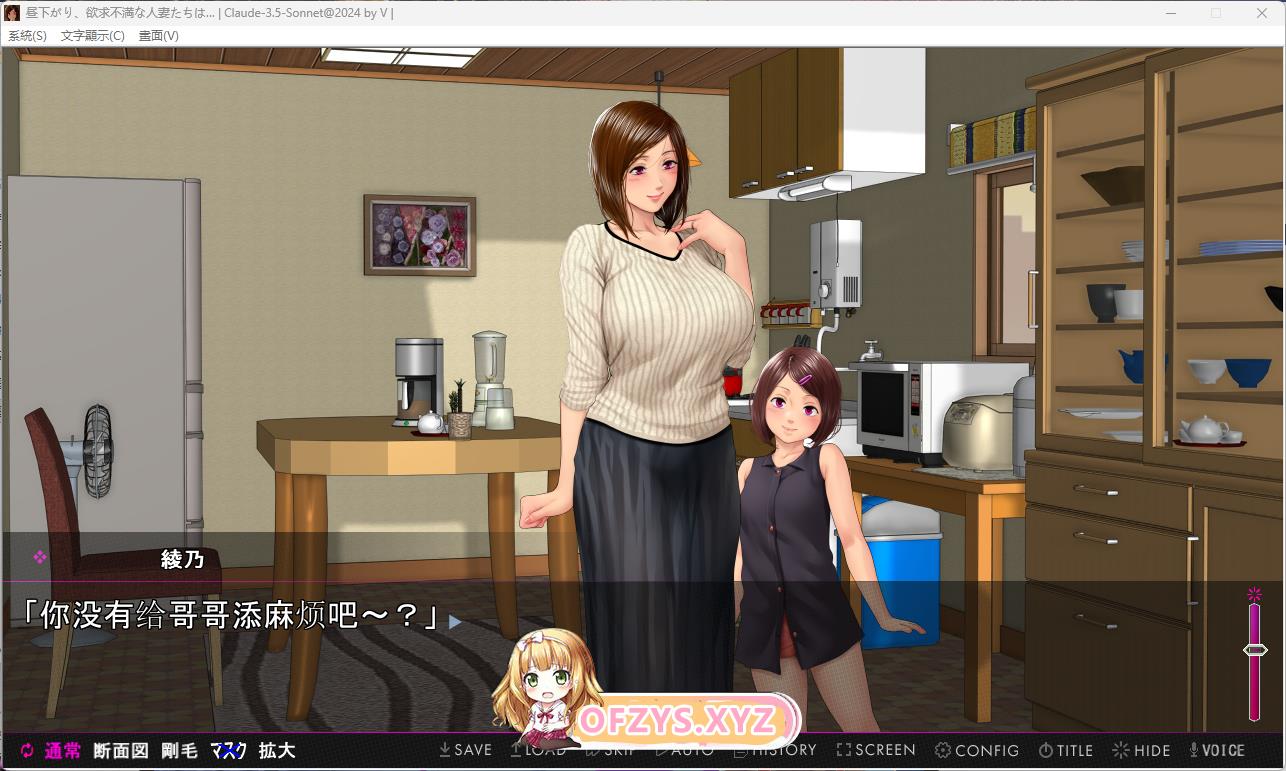
Task: Open the 文字顯示(C) menu
Action: pos(93,36)
